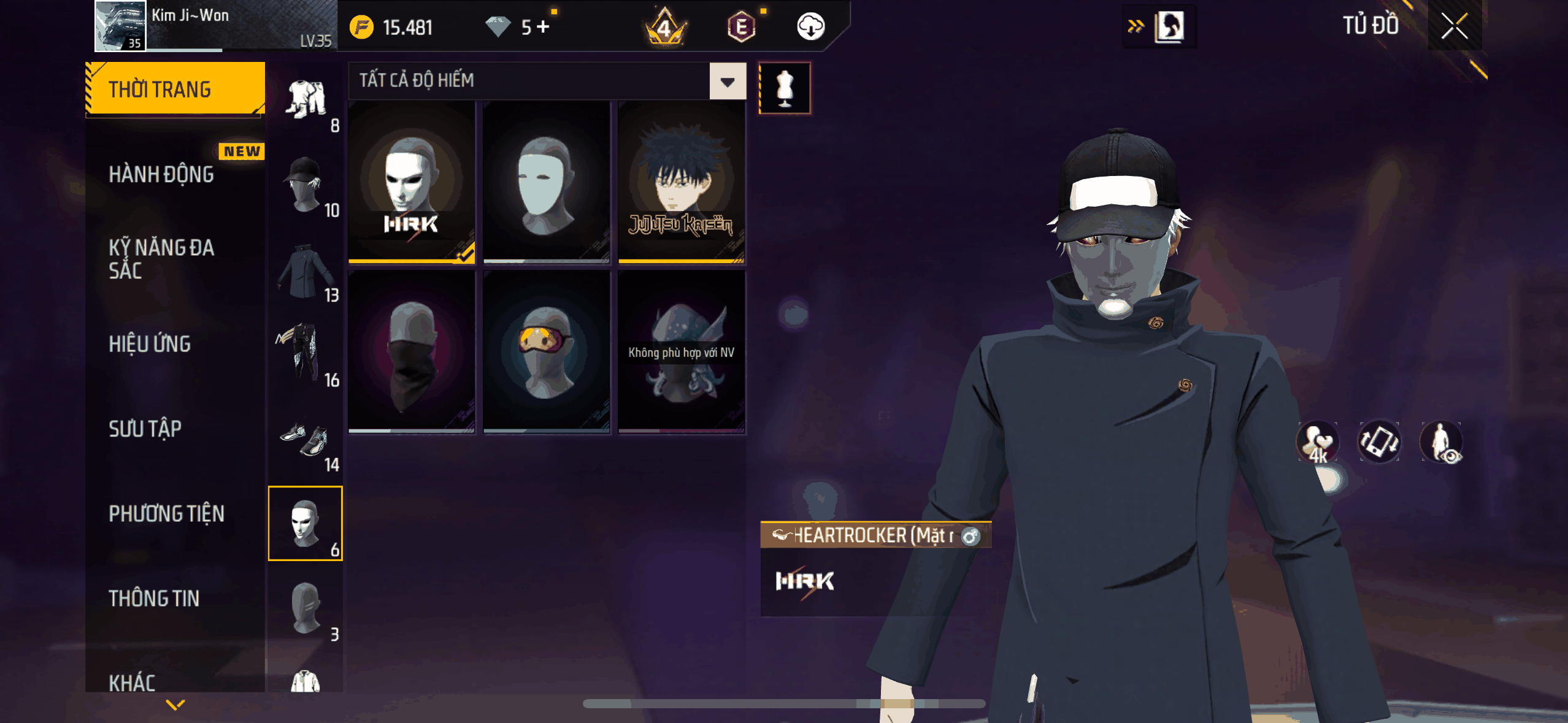
Task: Toggle the character visibility eye icon
Action: coord(1441,442)
